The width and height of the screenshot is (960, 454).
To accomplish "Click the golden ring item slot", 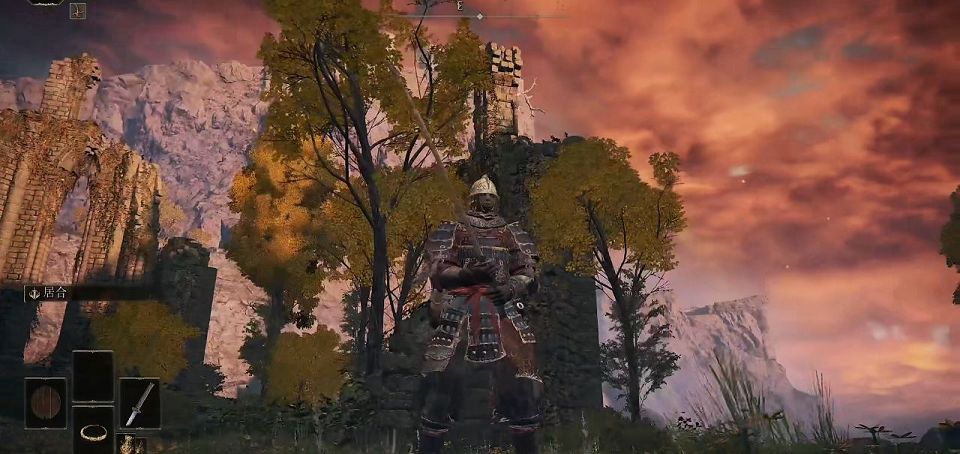I will (x=93, y=430).
